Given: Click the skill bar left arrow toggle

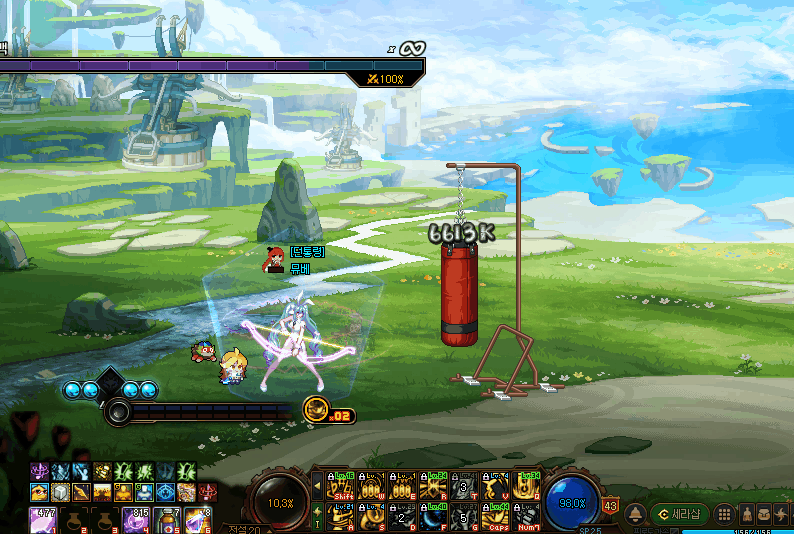Looking at the screenshot, I should (318, 486).
